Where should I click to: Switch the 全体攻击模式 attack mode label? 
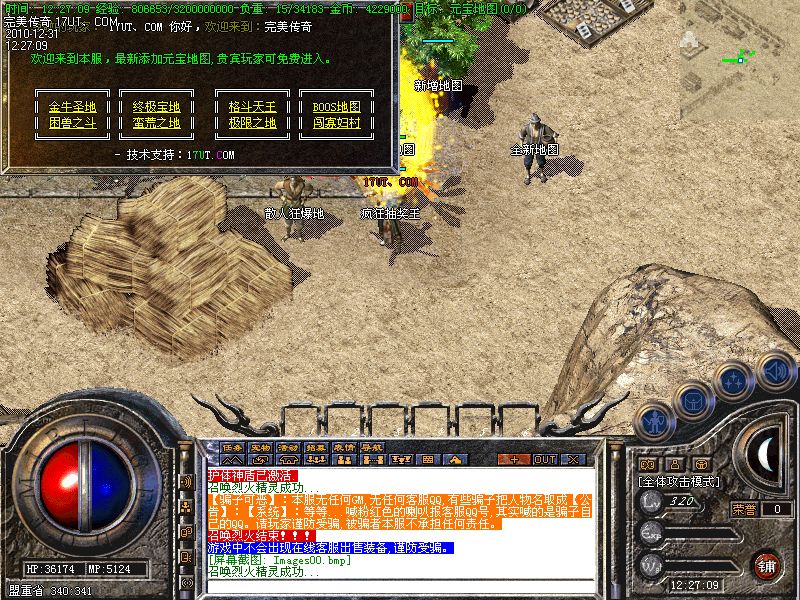[680, 481]
